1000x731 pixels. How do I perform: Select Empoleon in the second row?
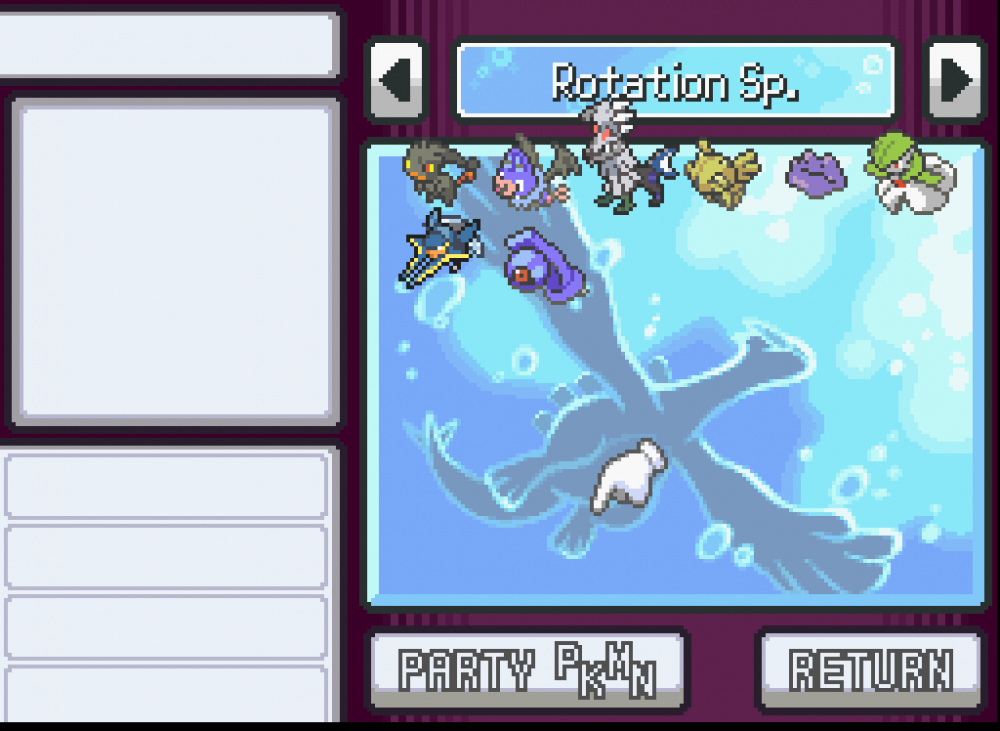[440, 248]
